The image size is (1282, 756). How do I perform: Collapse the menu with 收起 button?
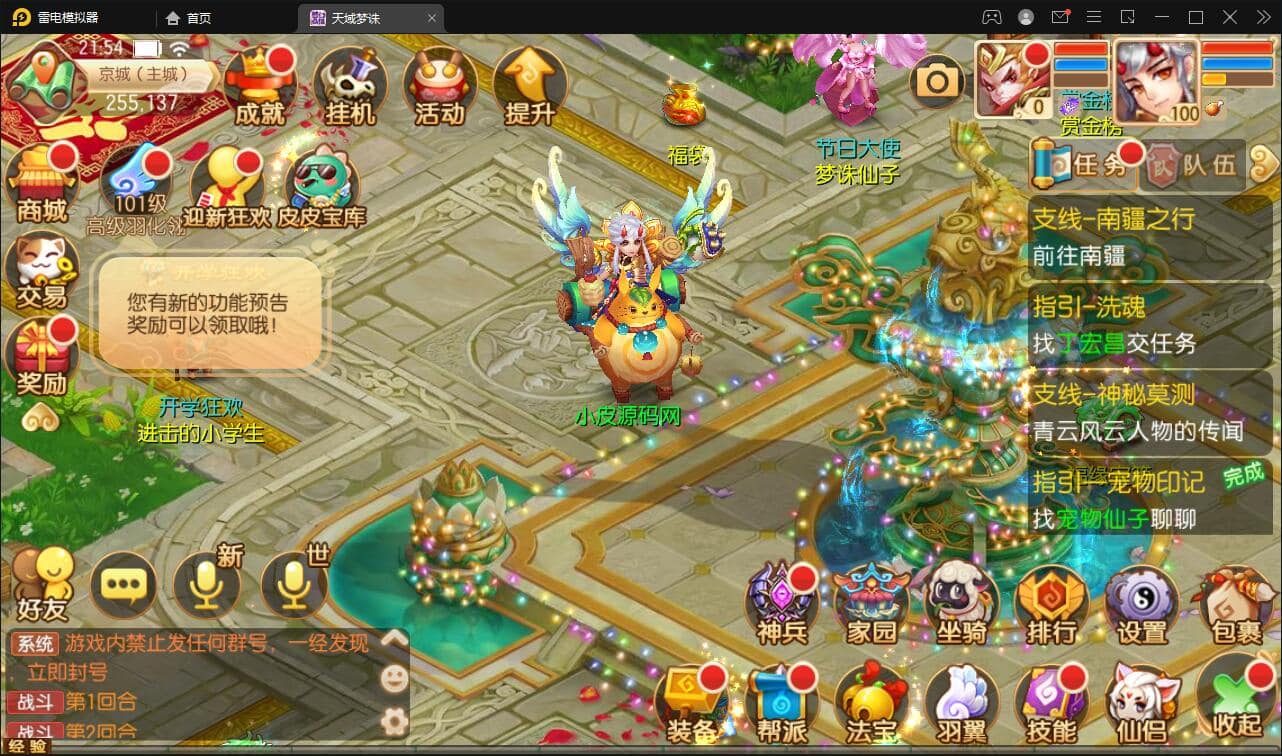pyautogui.click(x=1236, y=704)
